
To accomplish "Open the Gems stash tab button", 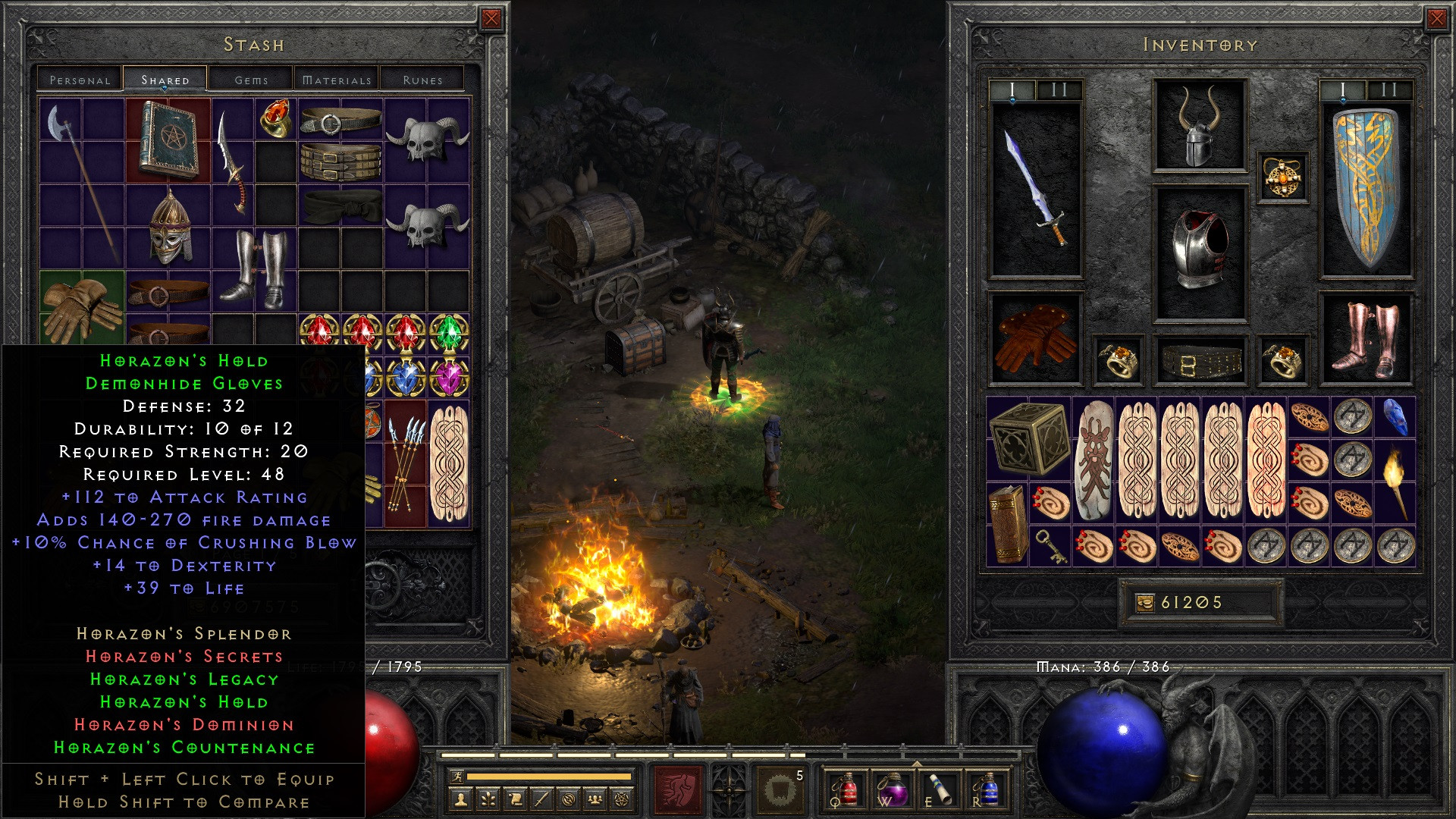I will click(252, 79).
